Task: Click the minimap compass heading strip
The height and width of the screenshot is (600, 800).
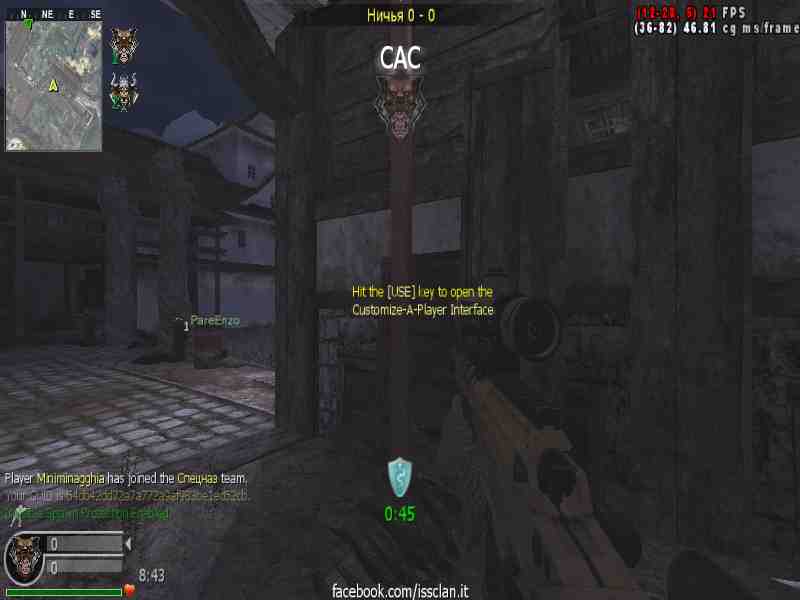Action: 53,14
